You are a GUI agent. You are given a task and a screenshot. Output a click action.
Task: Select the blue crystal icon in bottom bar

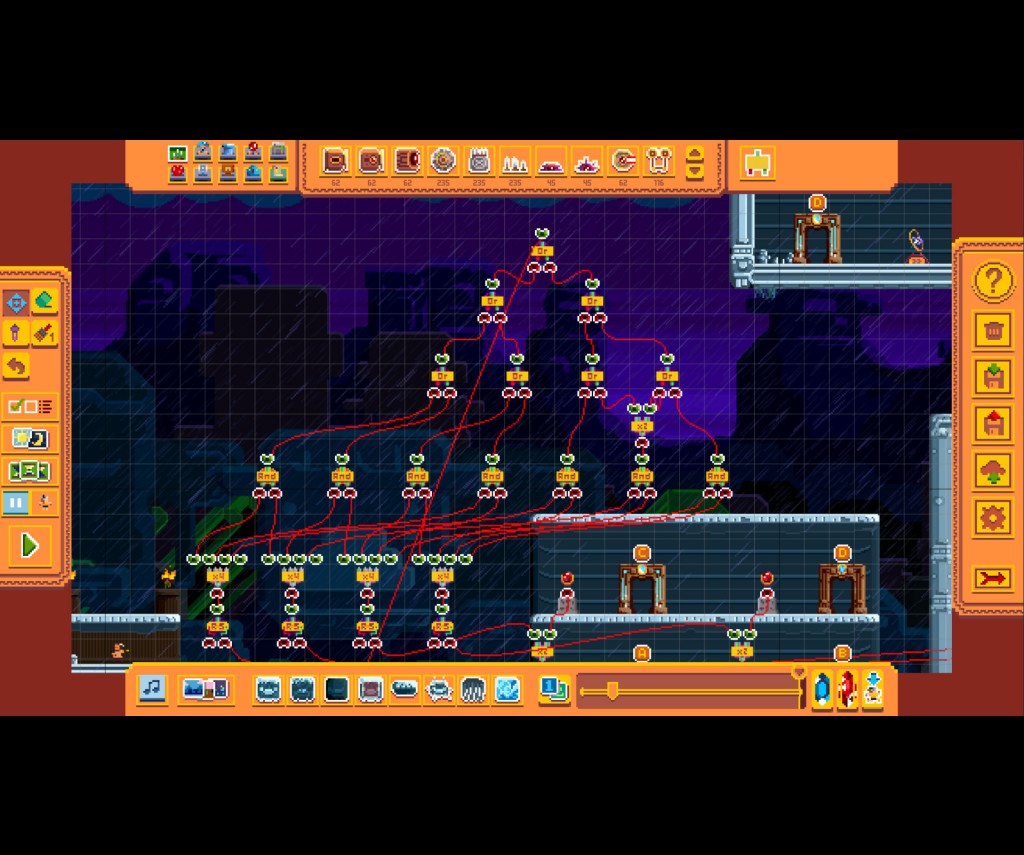point(822,689)
